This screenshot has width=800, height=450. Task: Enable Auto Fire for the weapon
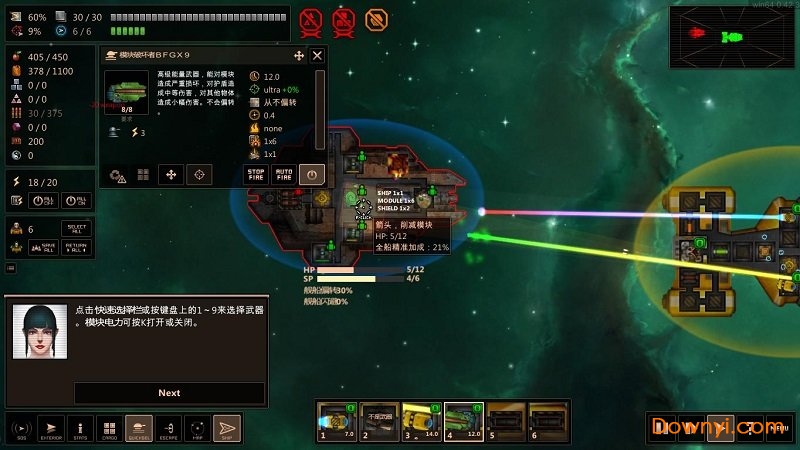click(284, 174)
